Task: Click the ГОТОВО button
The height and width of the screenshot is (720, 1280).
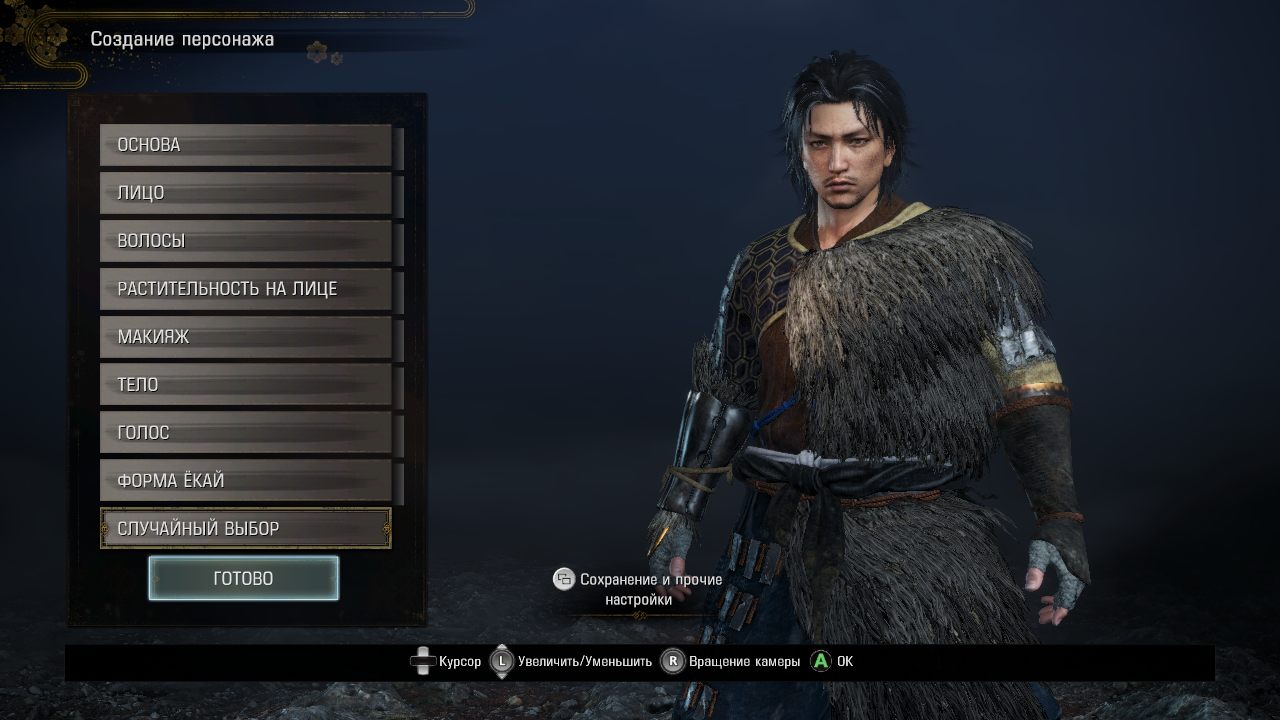Action: pyautogui.click(x=243, y=578)
